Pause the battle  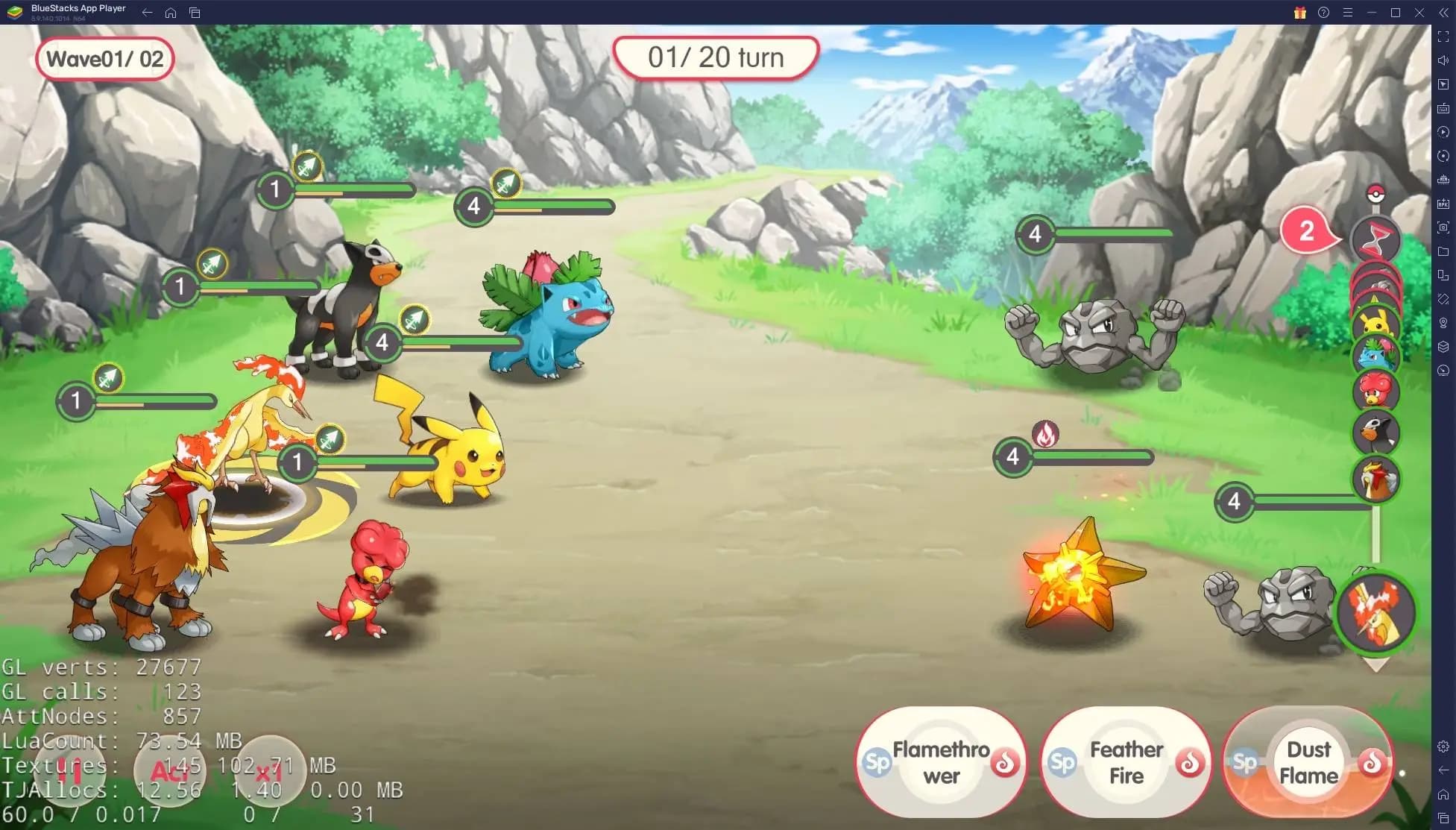69,772
